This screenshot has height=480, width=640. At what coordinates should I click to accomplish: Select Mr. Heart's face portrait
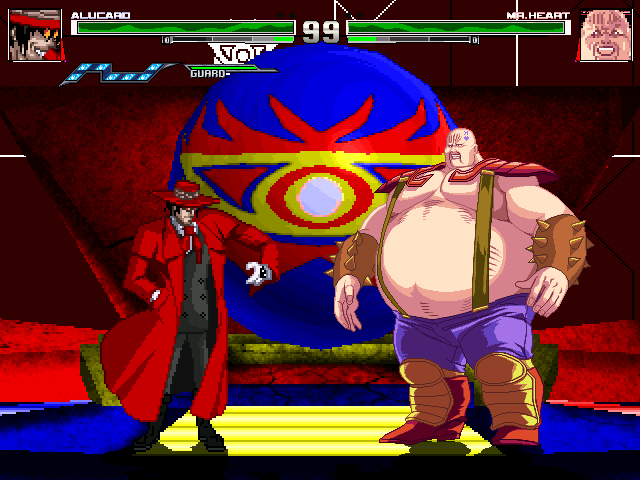[x=603, y=35]
